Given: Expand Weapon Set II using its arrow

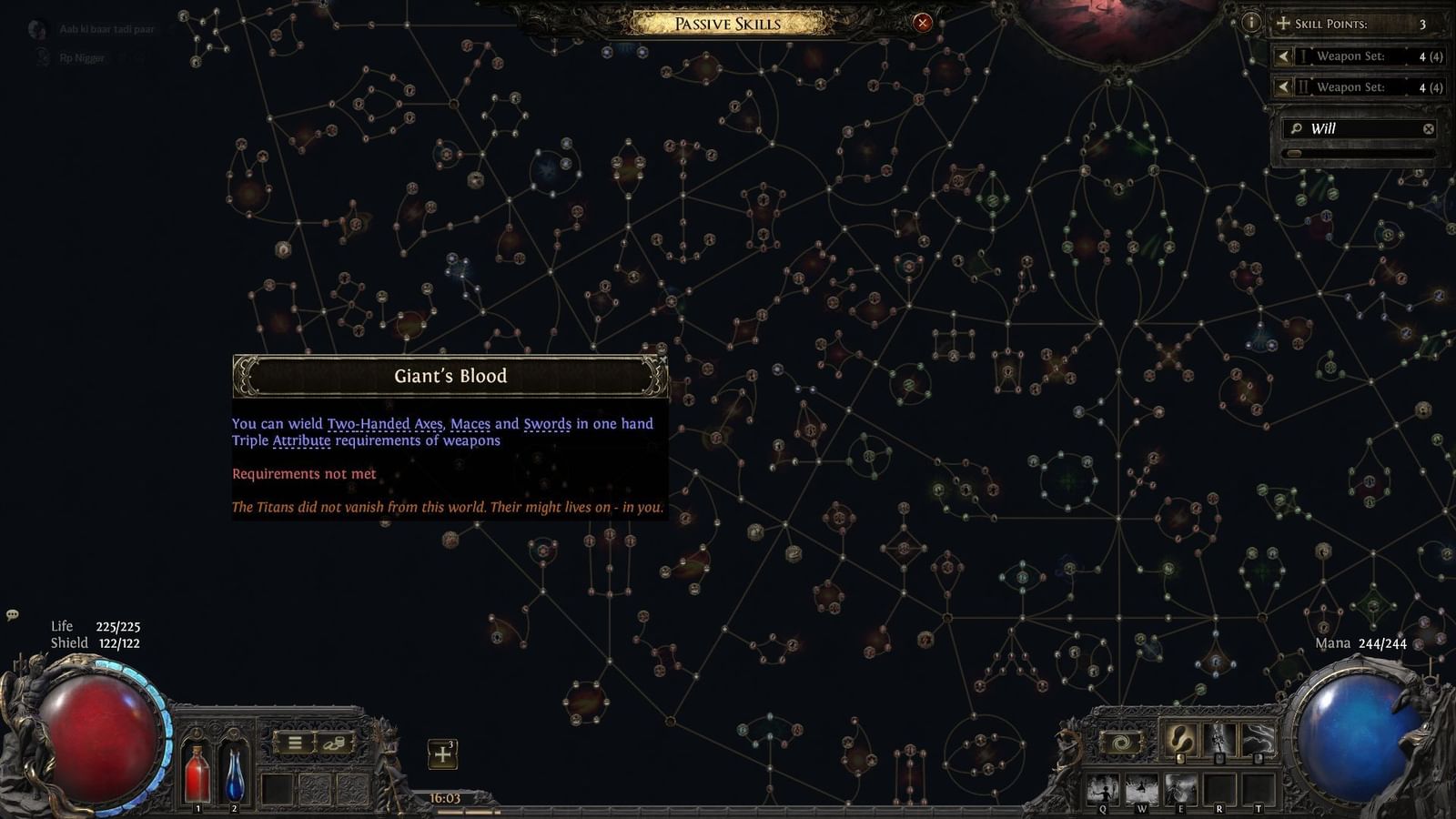Looking at the screenshot, I should tap(1284, 87).
